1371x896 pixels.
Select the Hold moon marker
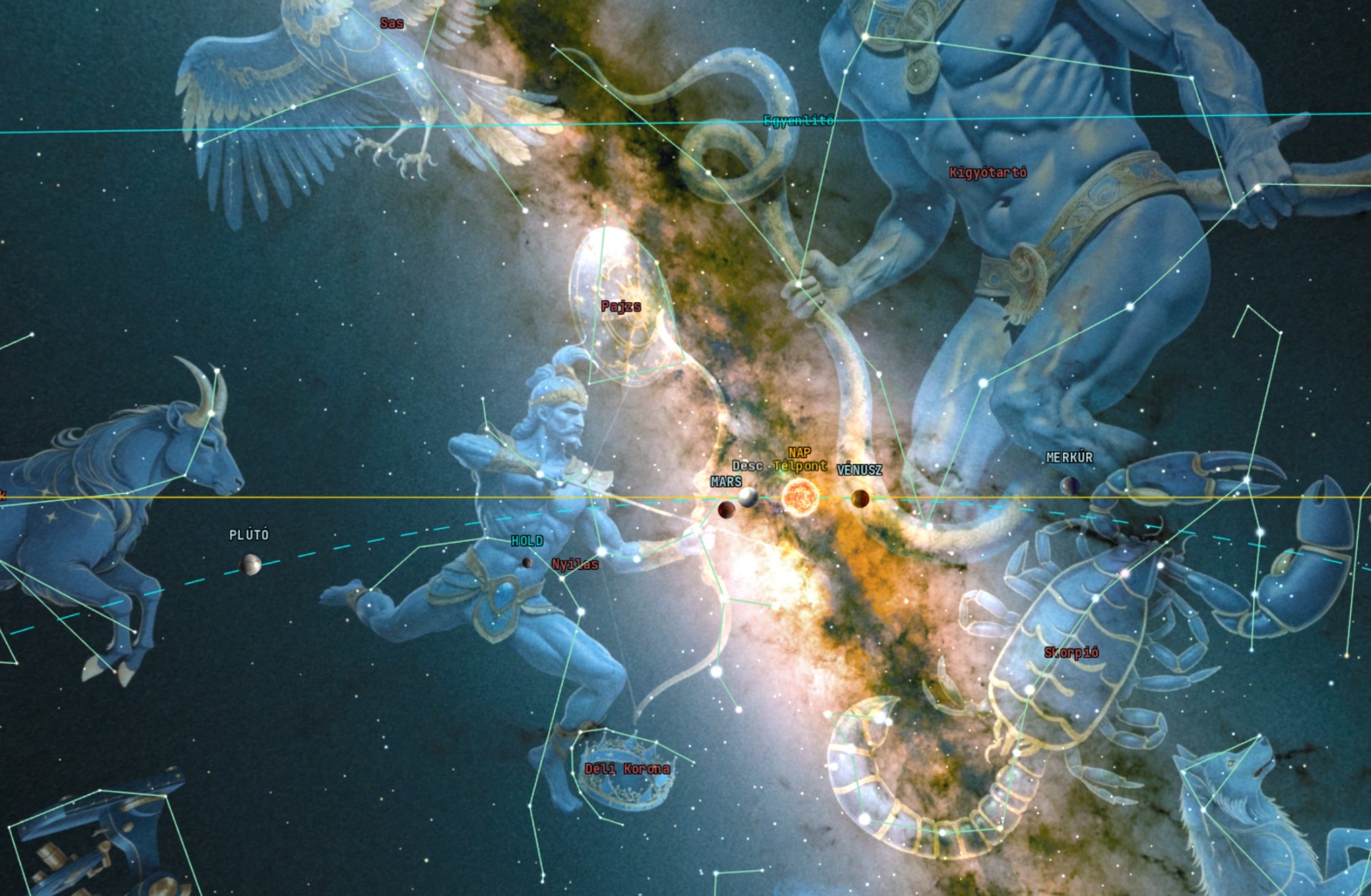[528, 563]
